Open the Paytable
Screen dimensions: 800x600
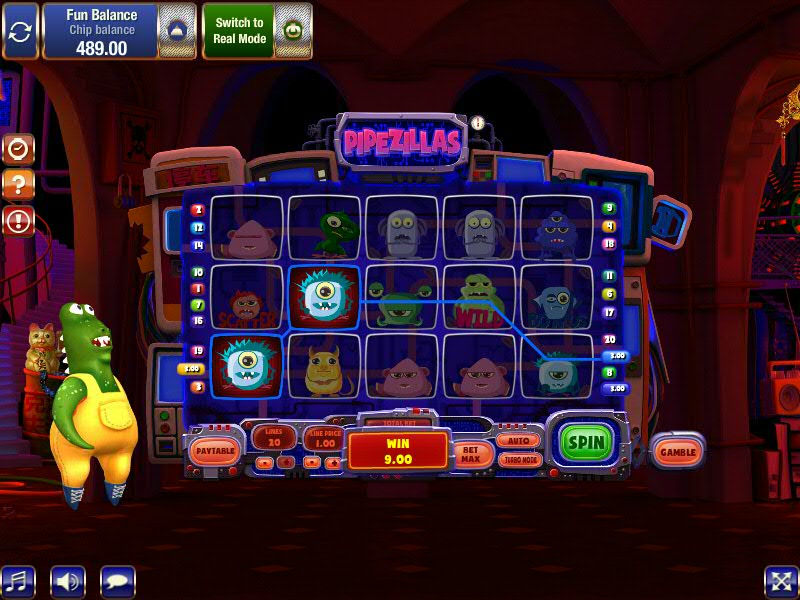click(214, 452)
